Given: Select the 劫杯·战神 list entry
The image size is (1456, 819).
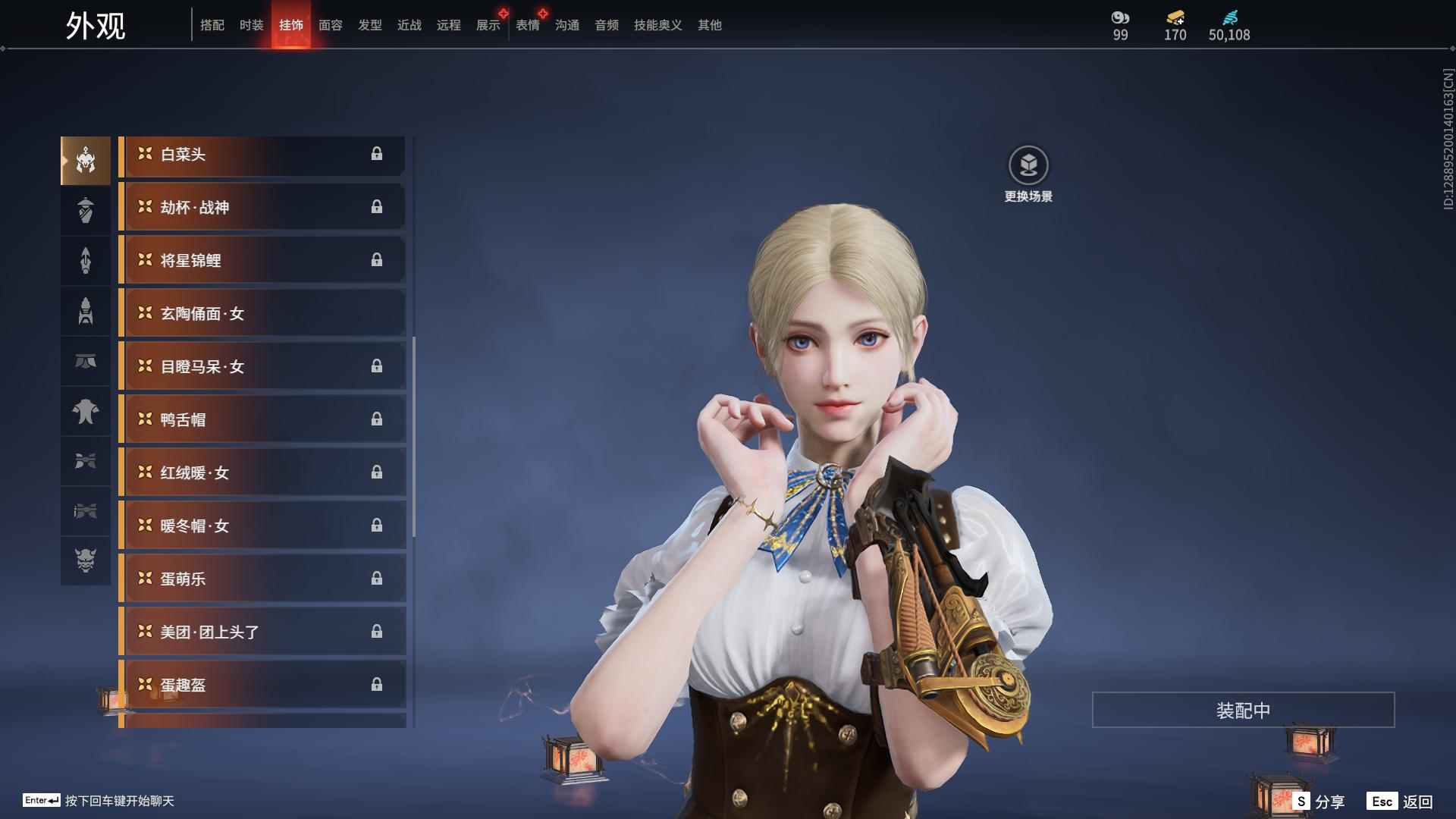Looking at the screenshot, I should (x=262, y=208).
